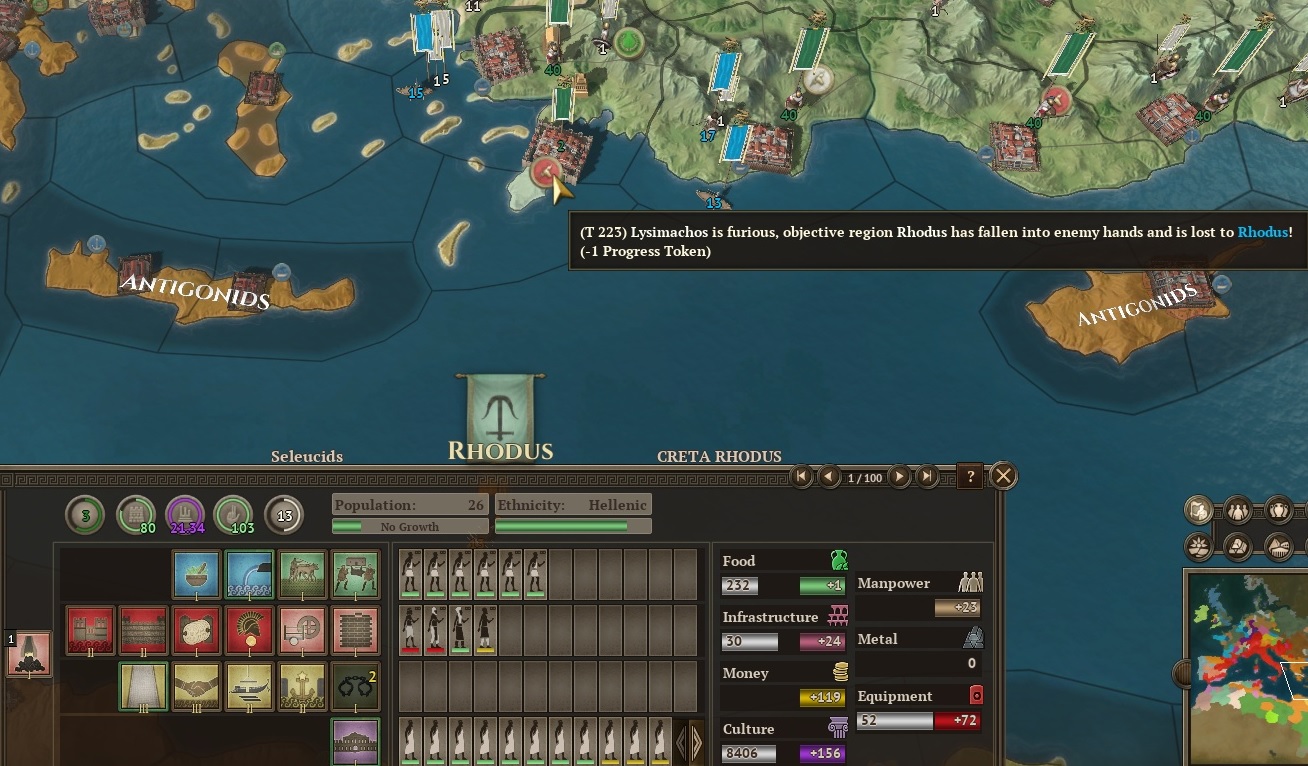Toggle the population figures map filter
The width and height of the screenshot is (1308, 766).
1237,510
